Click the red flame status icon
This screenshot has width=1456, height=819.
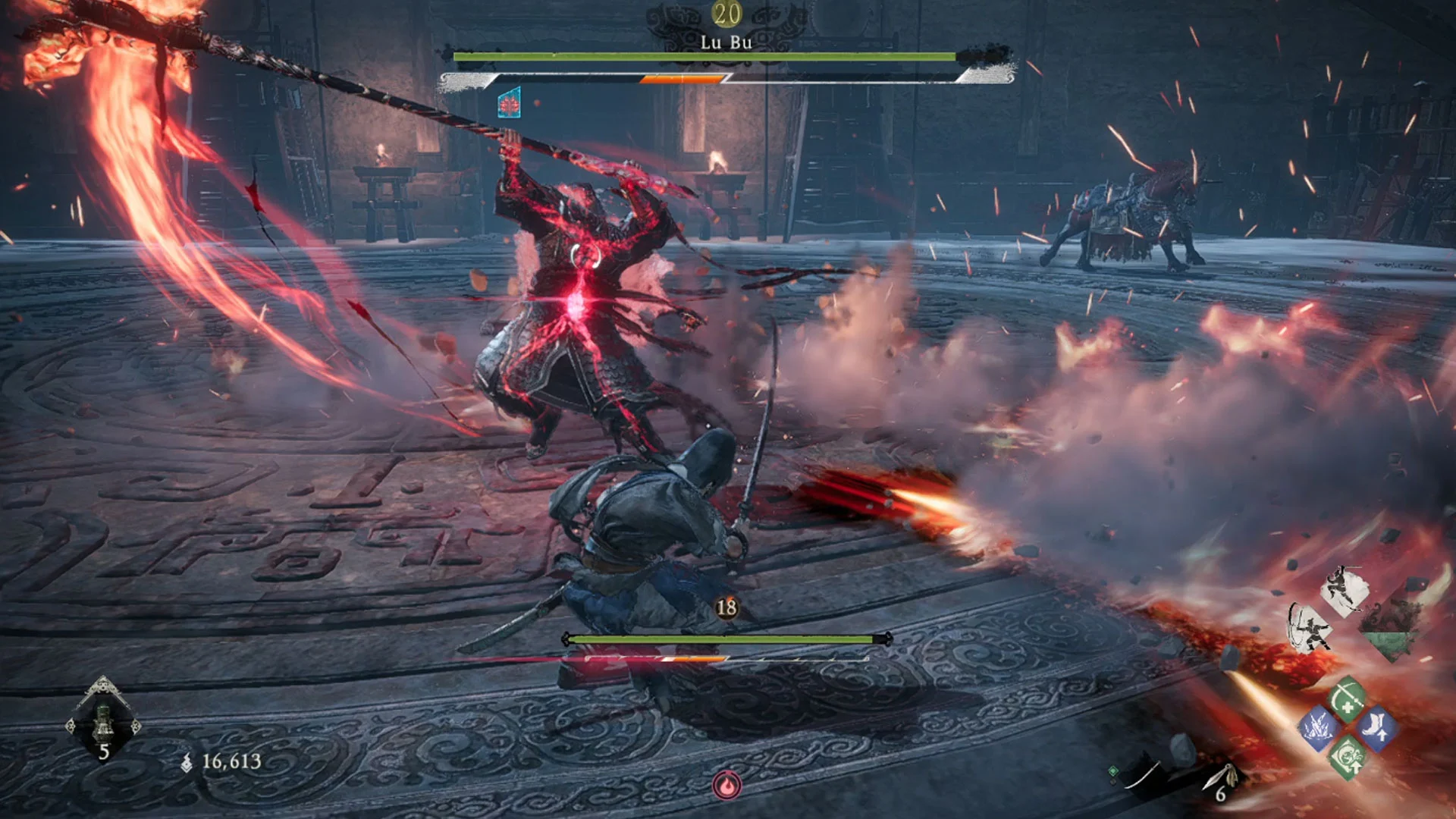(x=726, y=786)
